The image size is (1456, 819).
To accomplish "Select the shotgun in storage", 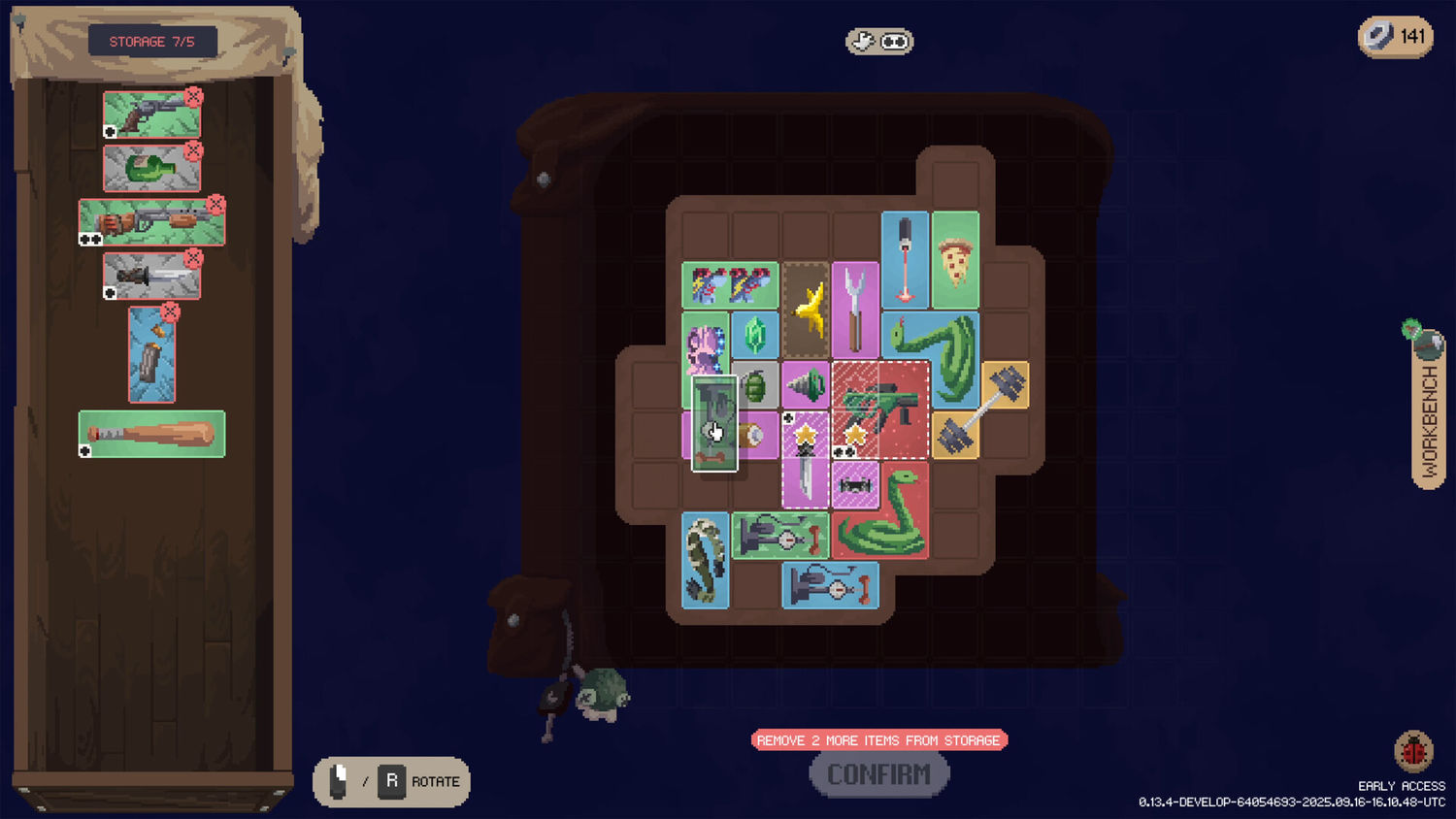I will [149, 222].
